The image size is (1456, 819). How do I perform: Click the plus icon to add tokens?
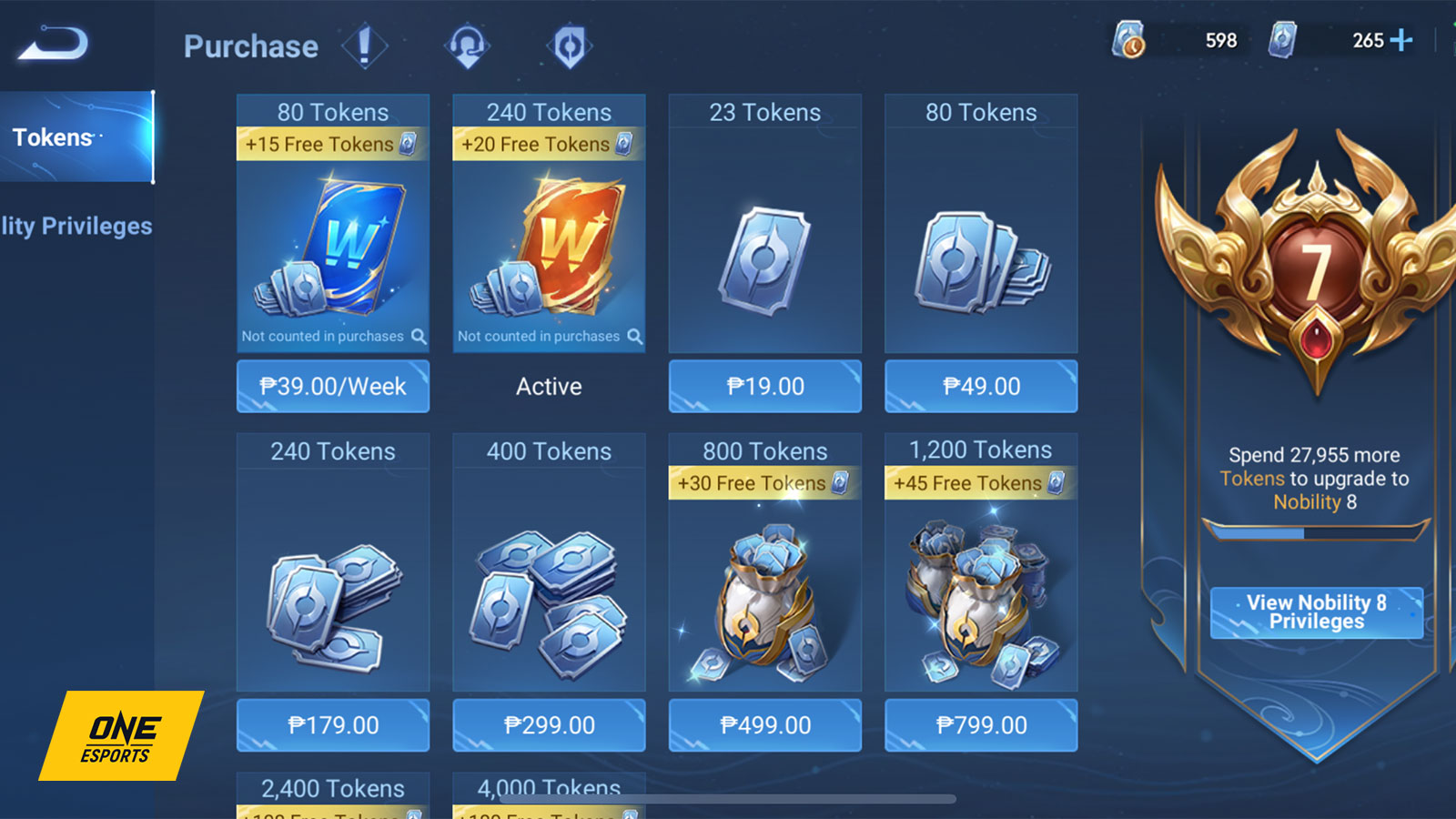pyautogui.click(x=1402, y=40)
